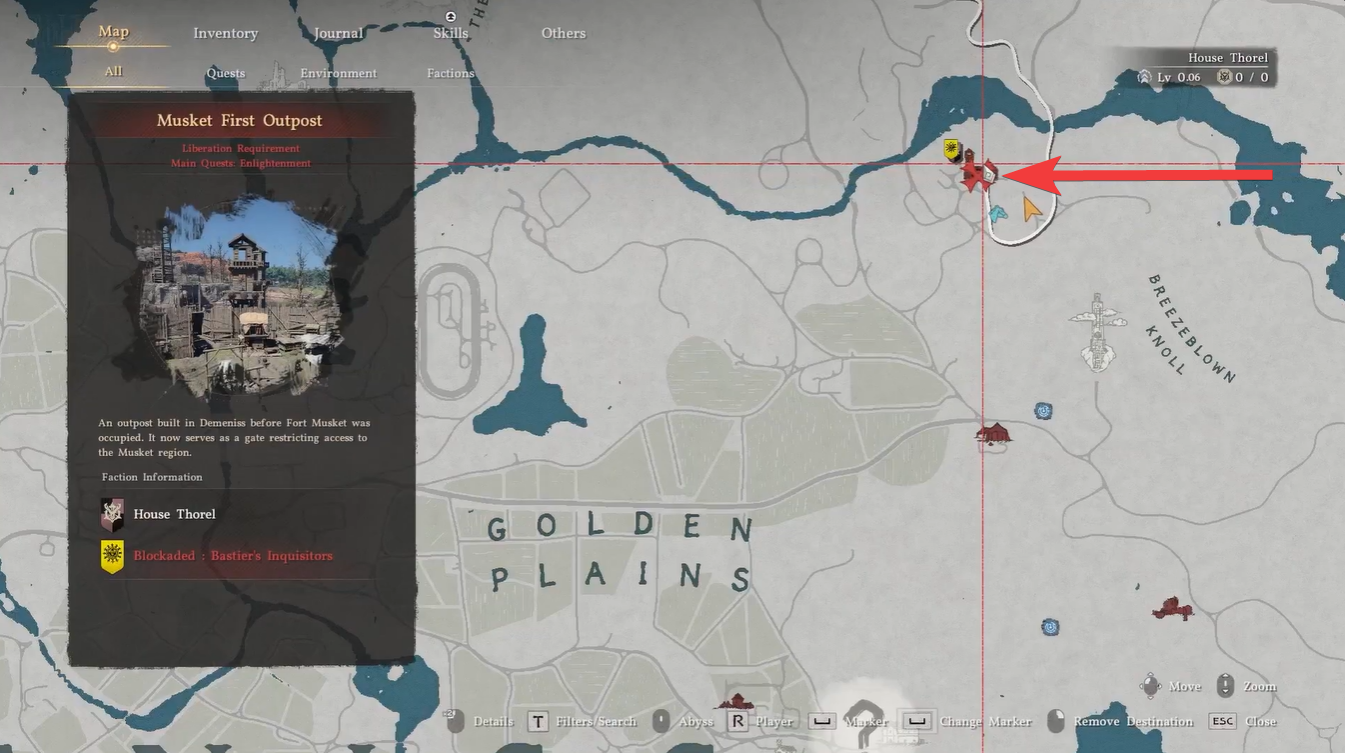Image resolution: width=1345 pixels, height=753 pixels.
Task: Click the Breezeblown Knoll landmark icon
Action: (x=1096, y=330)
